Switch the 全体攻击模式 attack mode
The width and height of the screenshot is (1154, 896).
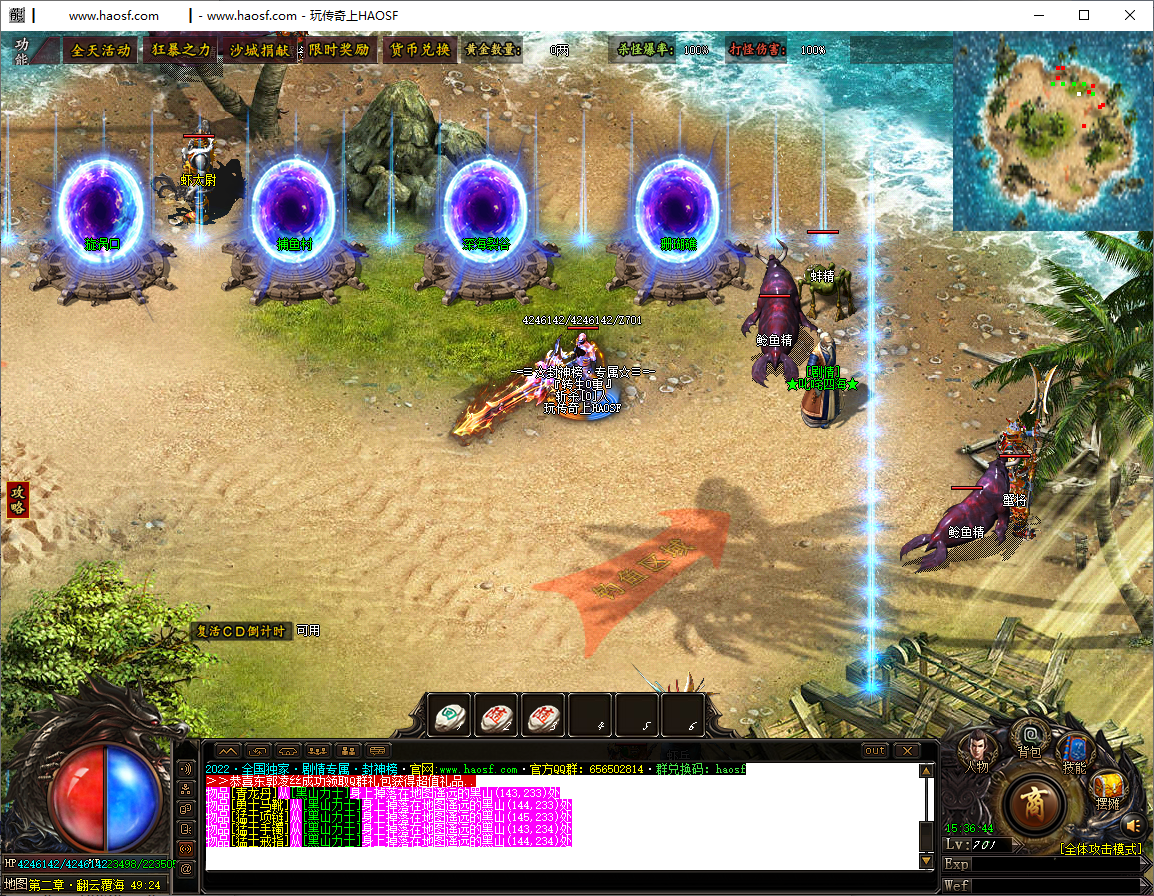(1100, 849)
